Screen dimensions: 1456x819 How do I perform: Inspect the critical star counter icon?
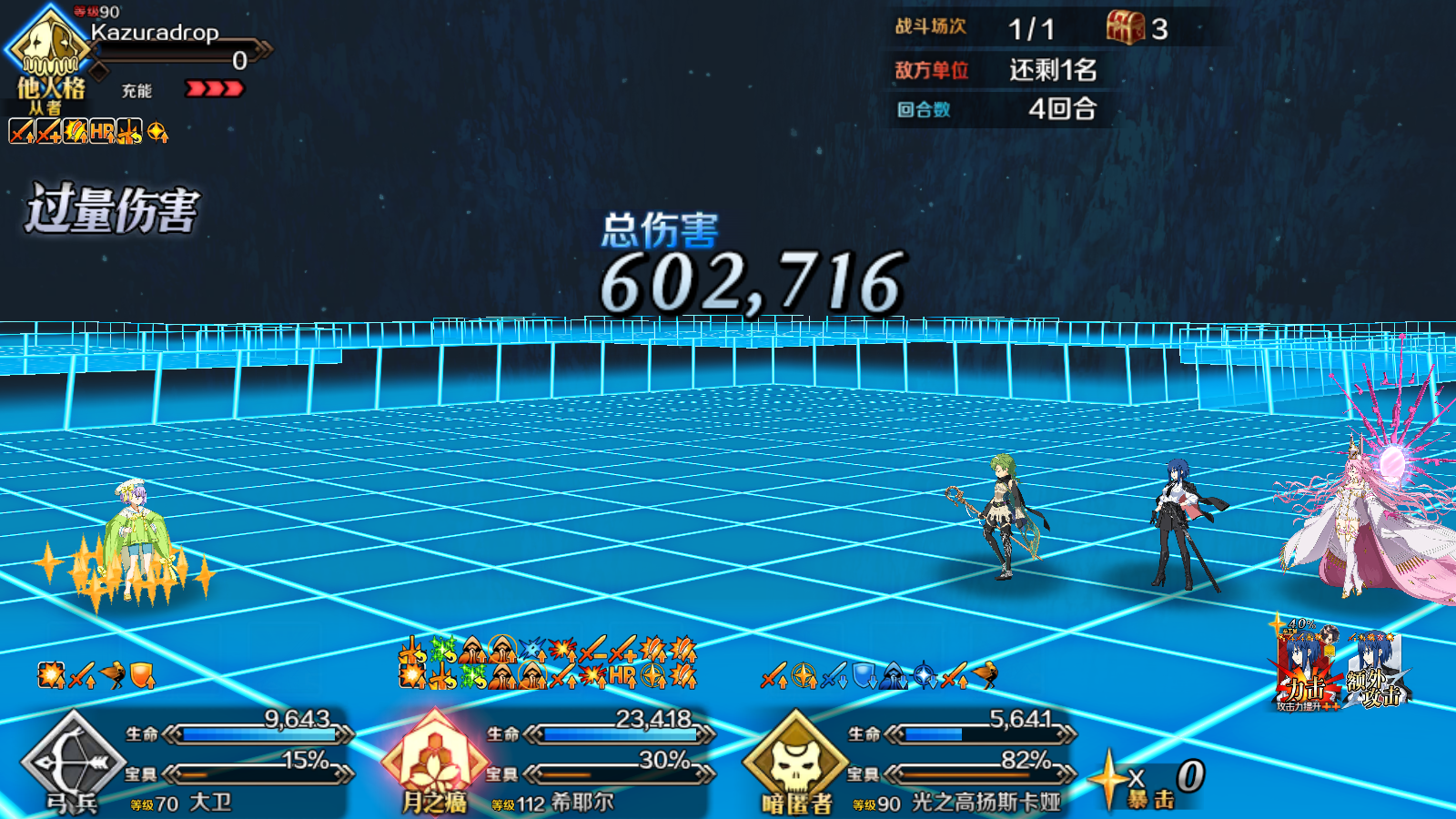1109,780
